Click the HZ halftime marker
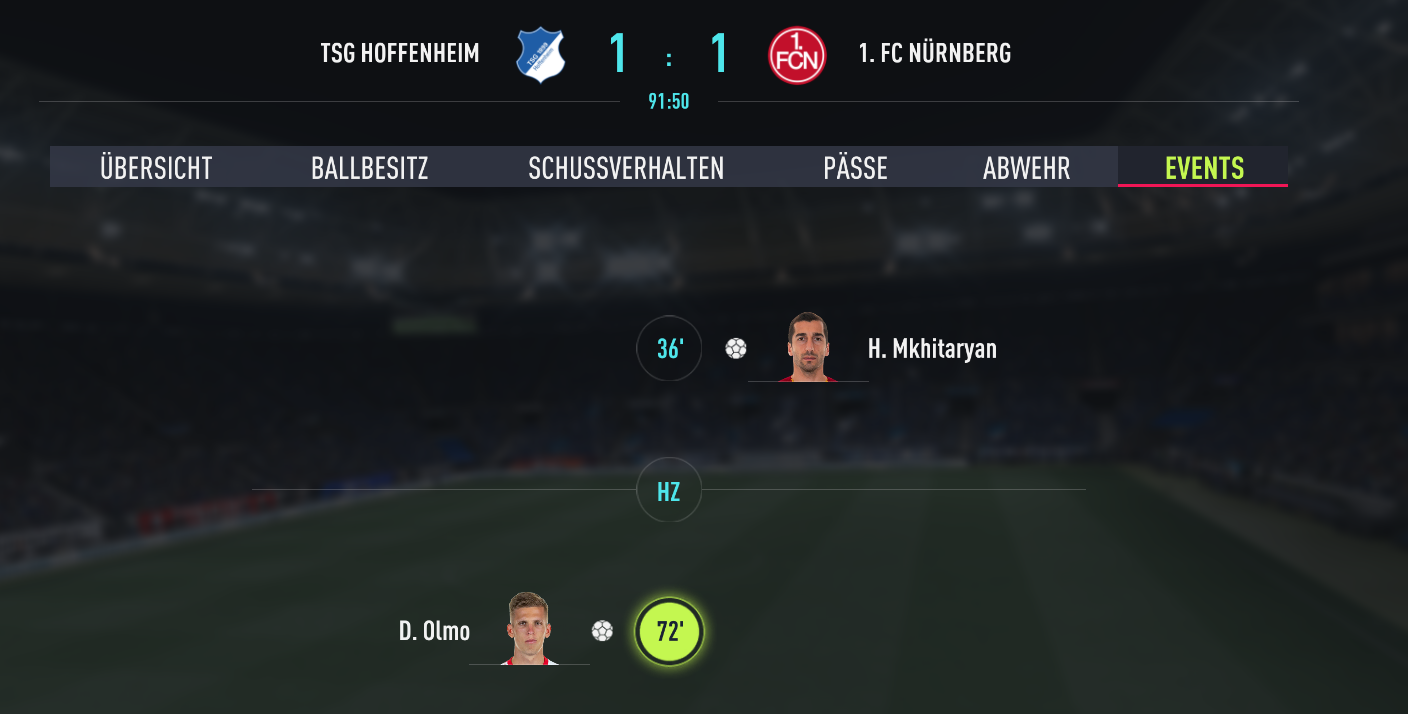The width and height of the screenshot is (1408, 714). point(669,490)
